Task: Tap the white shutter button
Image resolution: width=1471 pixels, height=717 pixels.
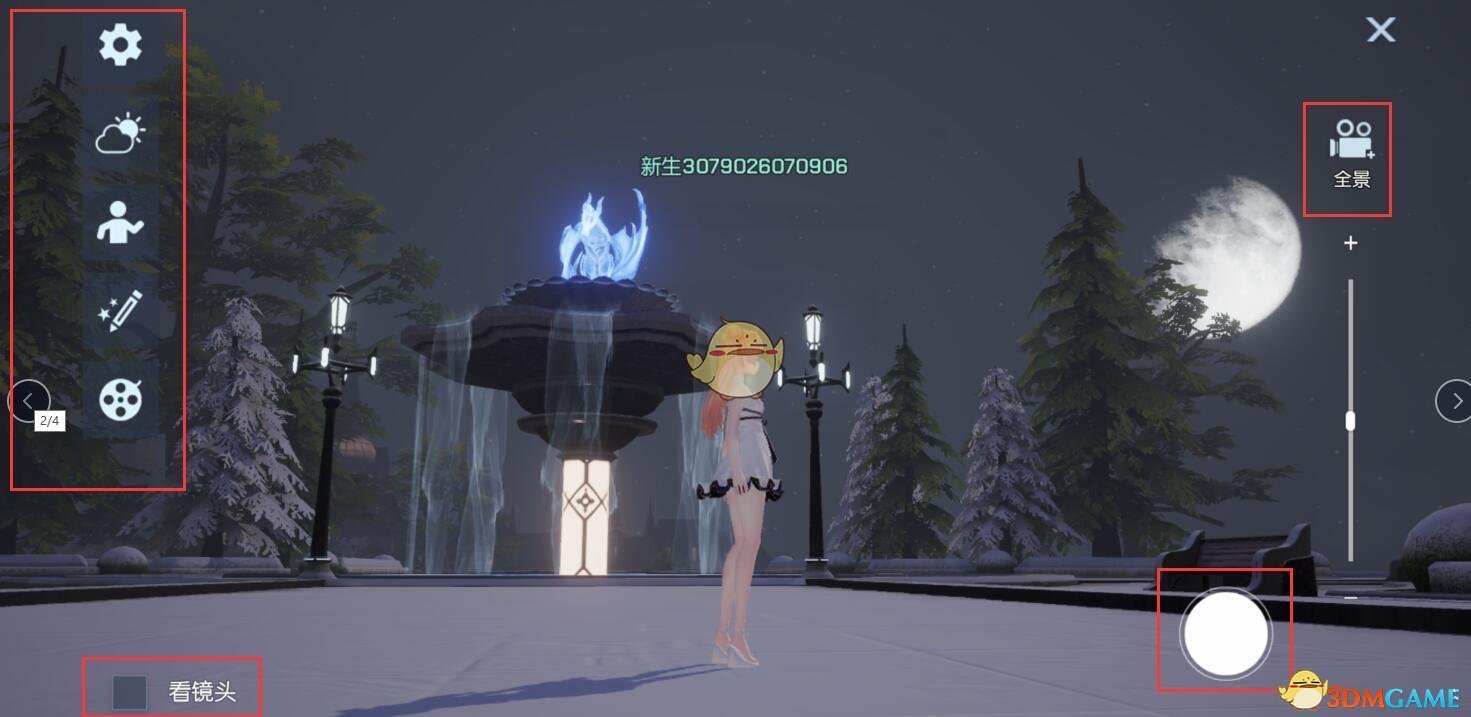Action: (x=1225, y=633)
